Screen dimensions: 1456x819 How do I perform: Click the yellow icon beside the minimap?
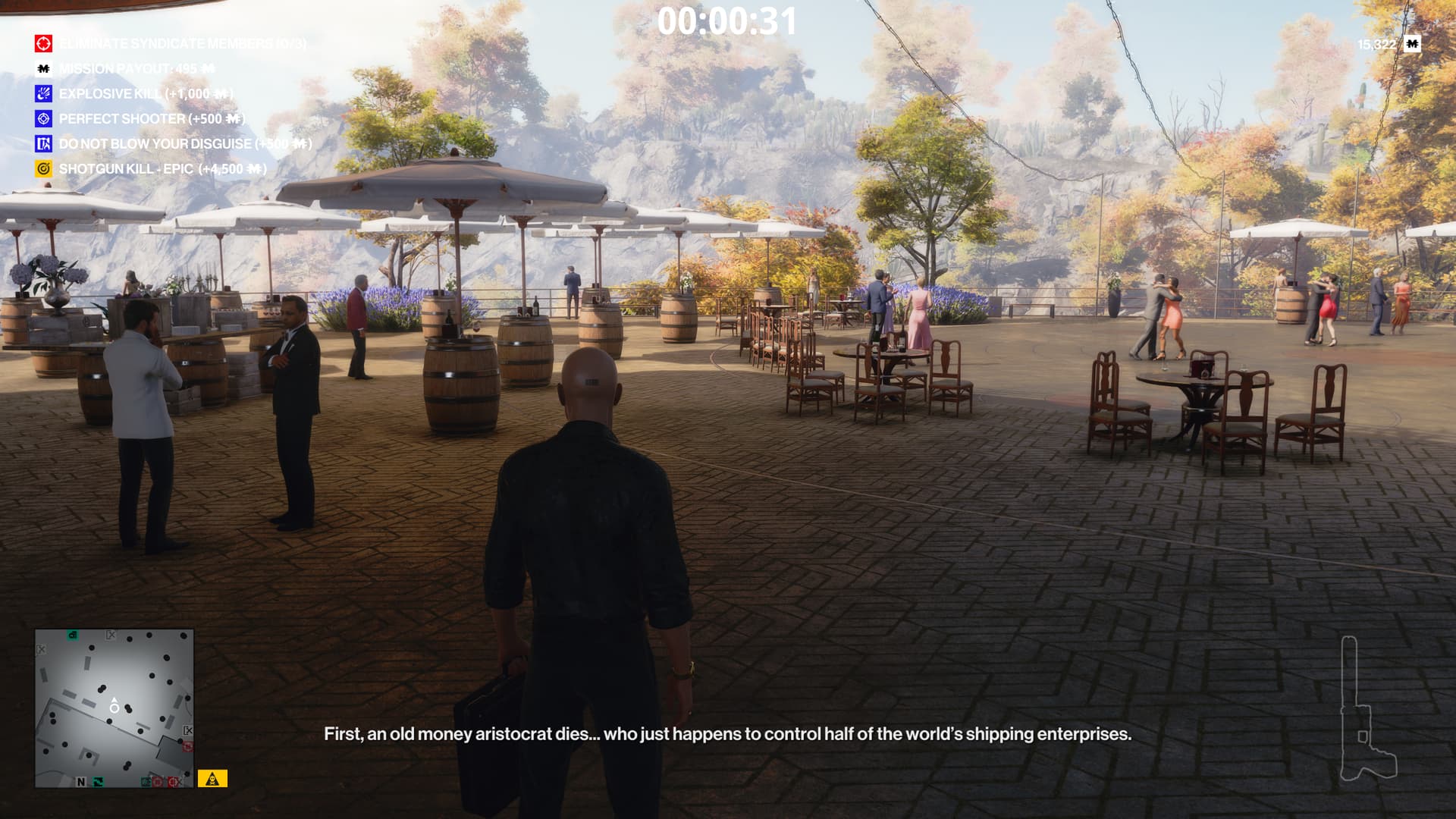click(x=212, y=779)
